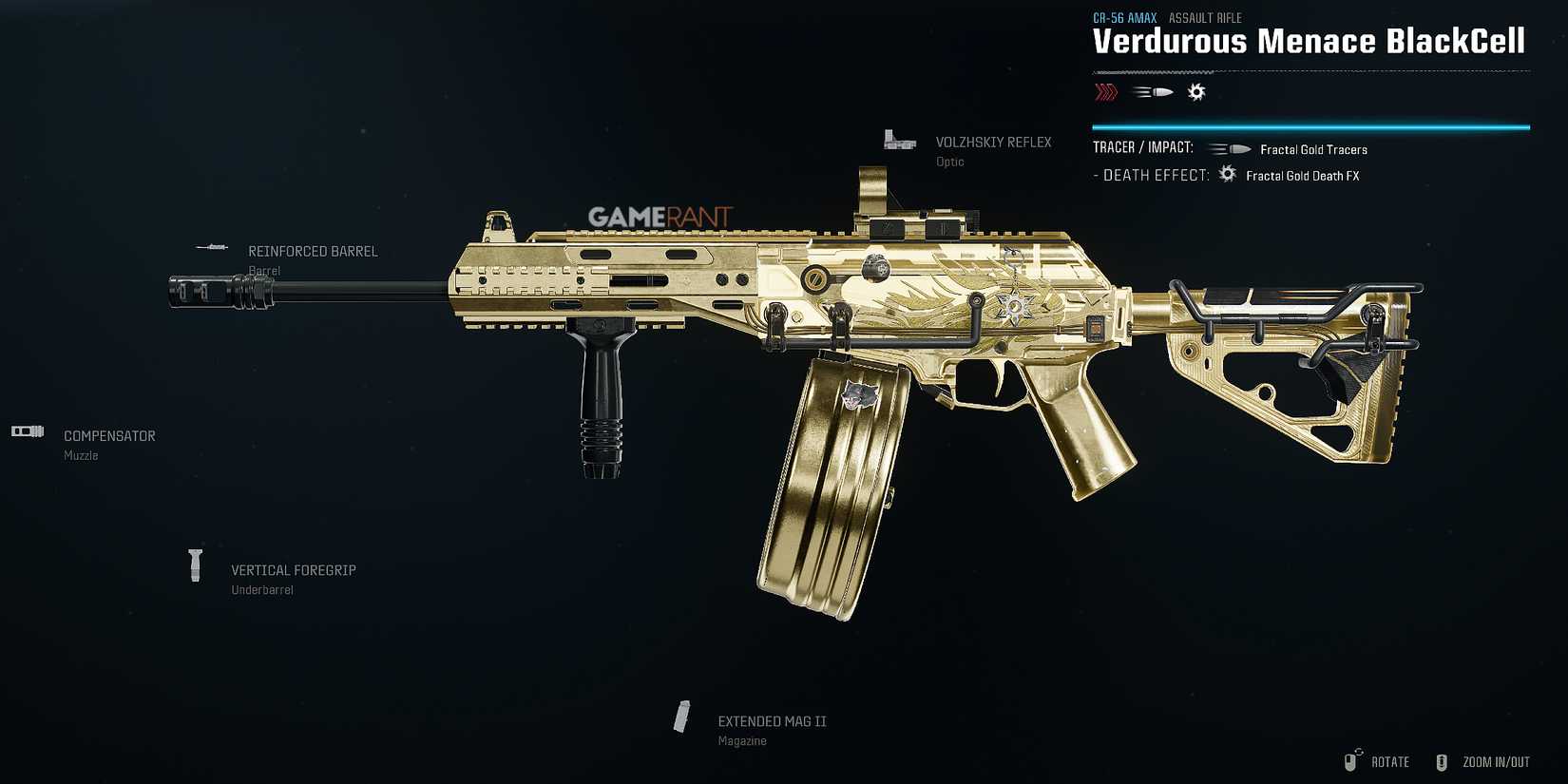Click the death effect gear icon under the title

pos(1196,91)
